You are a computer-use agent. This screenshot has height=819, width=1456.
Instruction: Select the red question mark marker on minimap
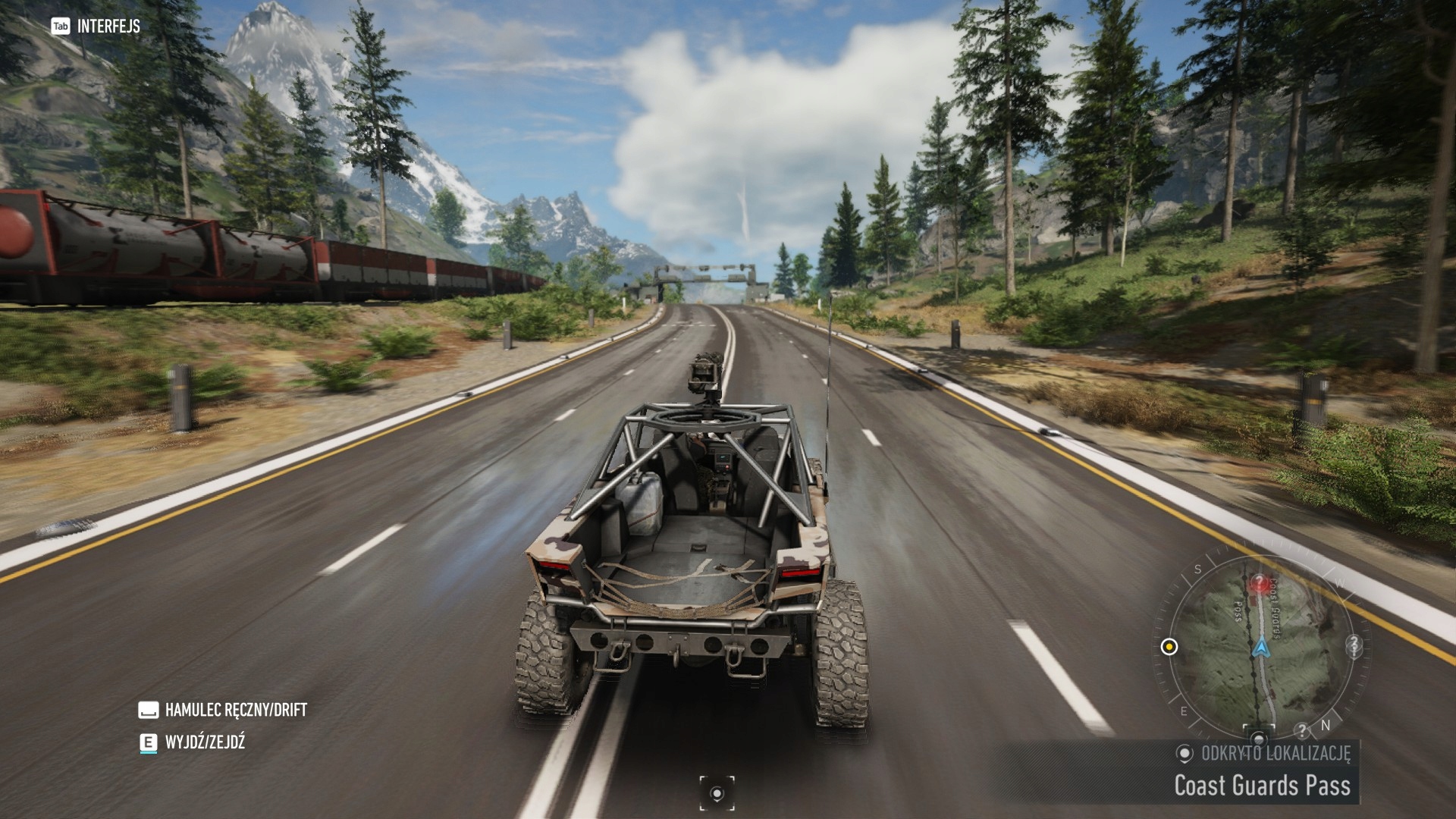coord(1260,583)
